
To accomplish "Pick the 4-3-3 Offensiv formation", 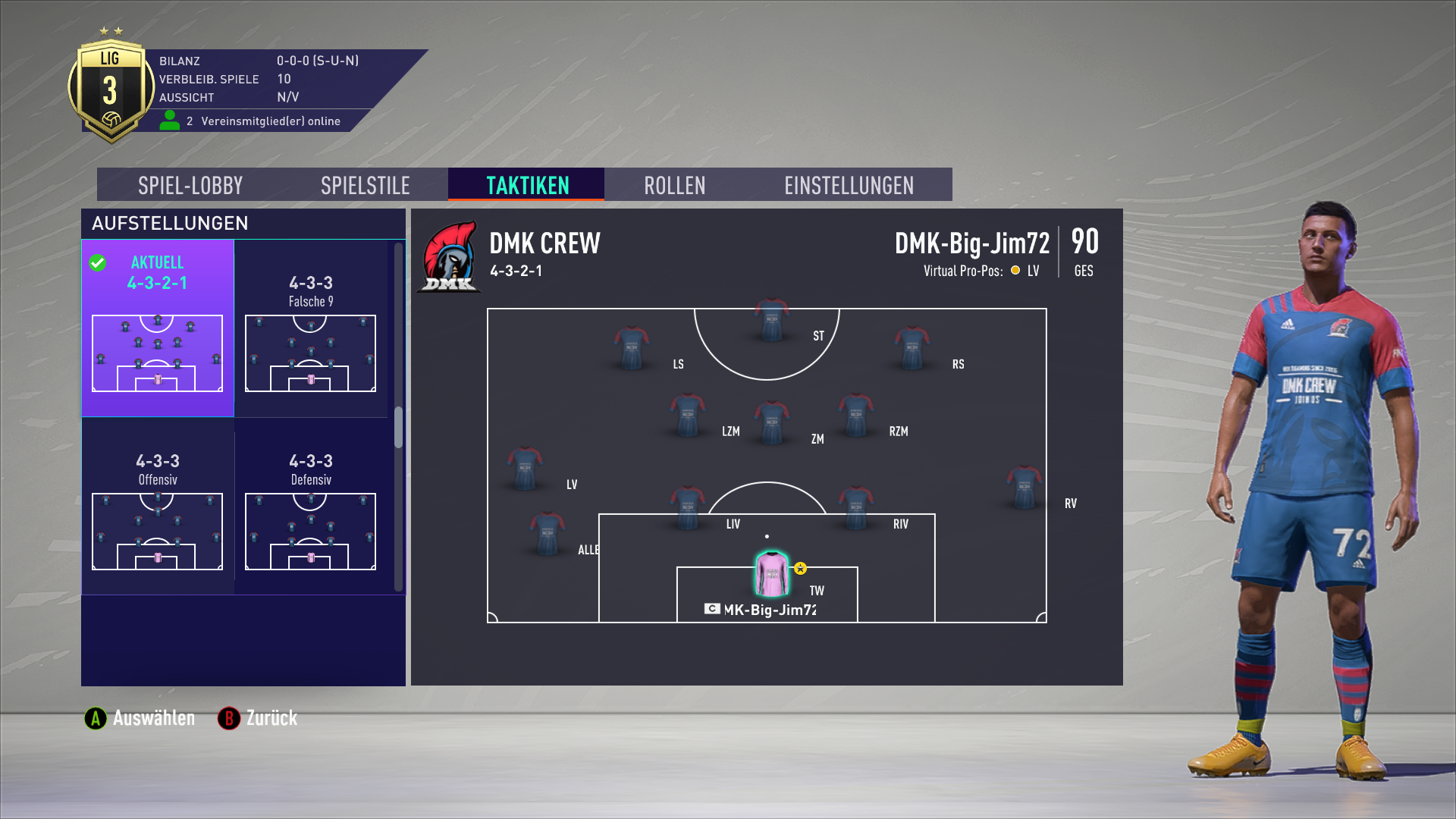I will pos(158,507).
